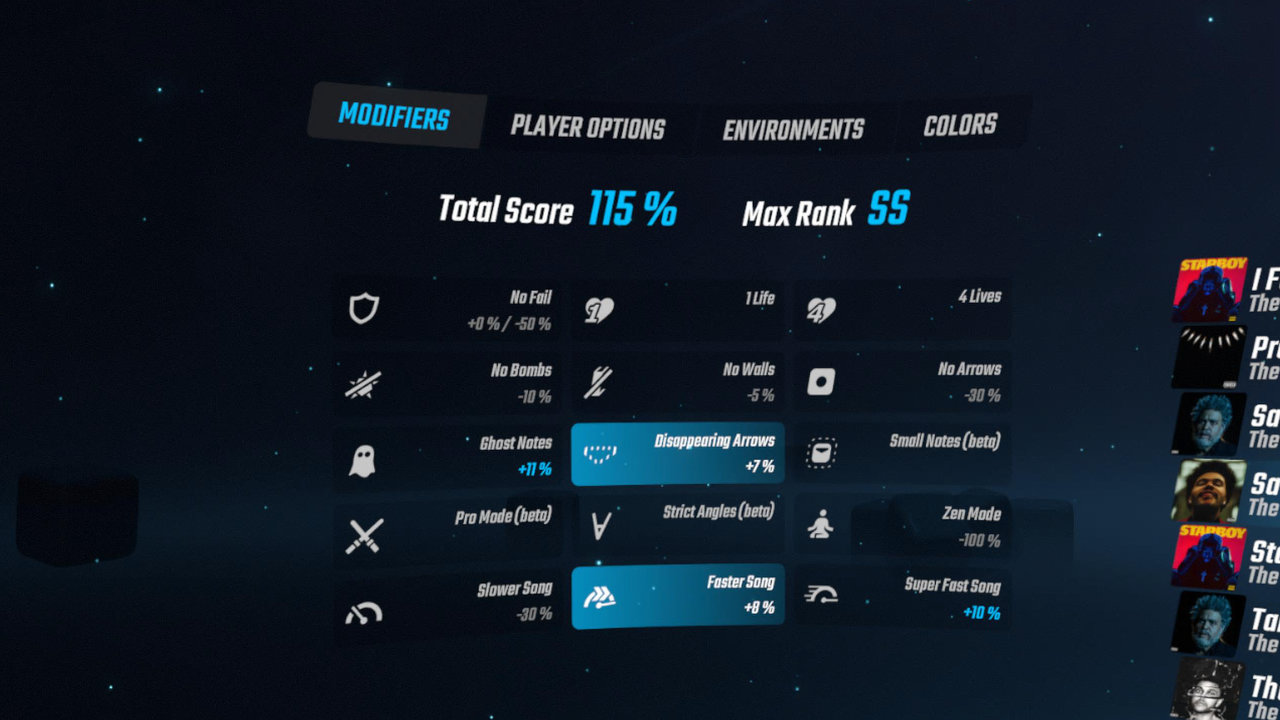Image resolution: width=1280 pixels, height=720 pixels.
Task: Disable the Disappearing Arrows modifier
Action: point(678,453)
